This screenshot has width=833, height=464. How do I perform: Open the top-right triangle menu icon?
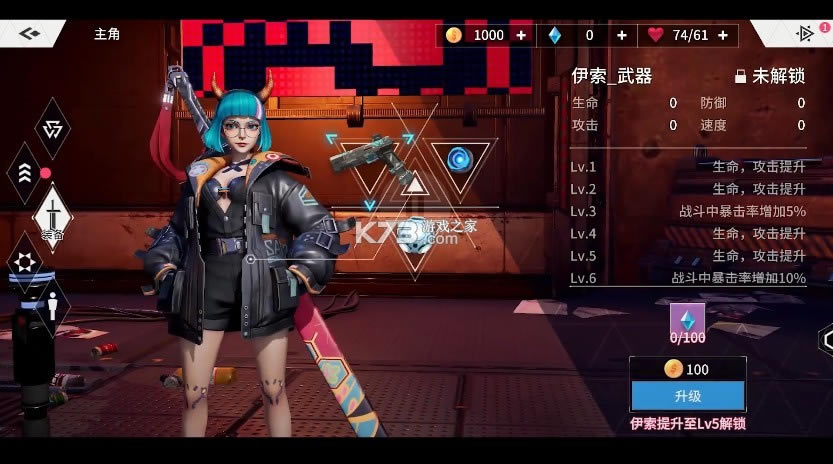click(x=804, y=33)
